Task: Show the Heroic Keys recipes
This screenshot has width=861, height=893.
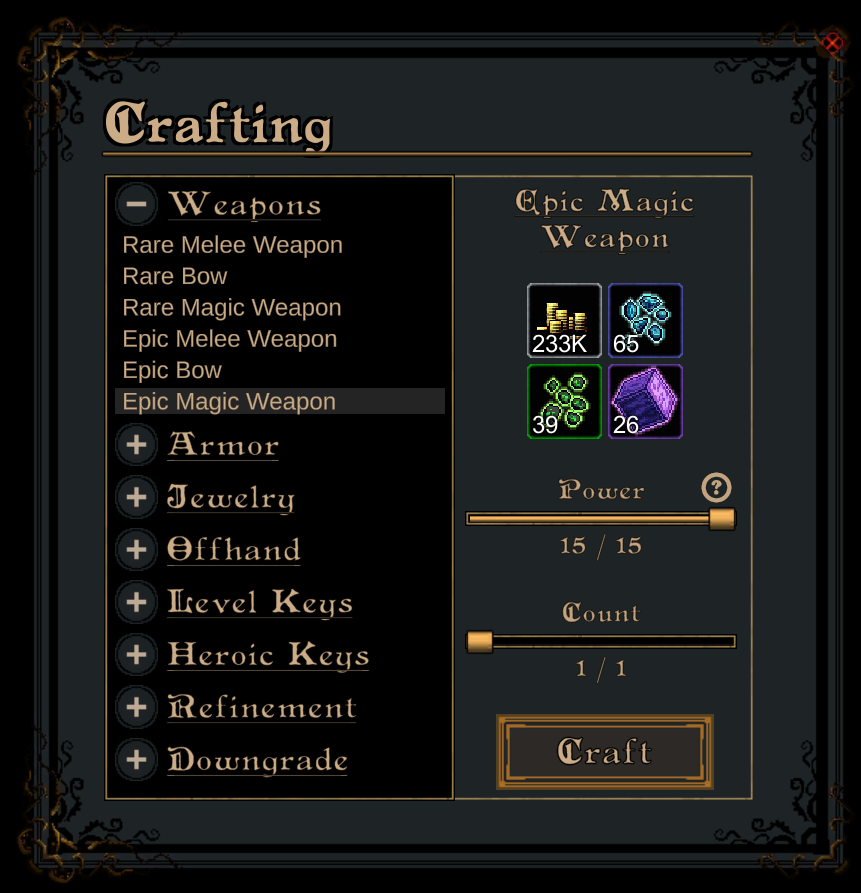Action: point(137,654)
